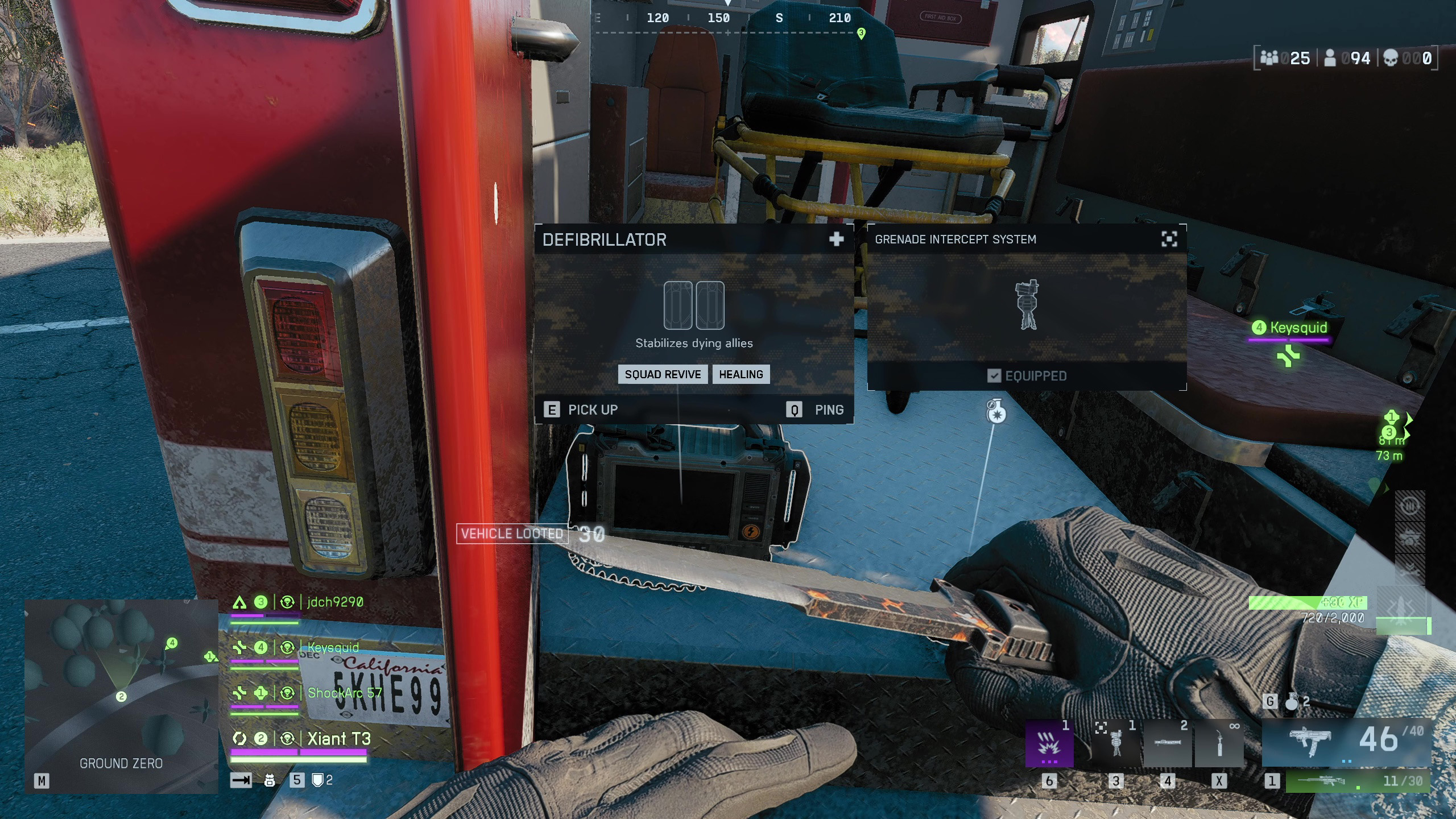Switch to the green rifle weapon slot
The height and width of the screenshot is (819, 1456).
(x=1358, y=781)
